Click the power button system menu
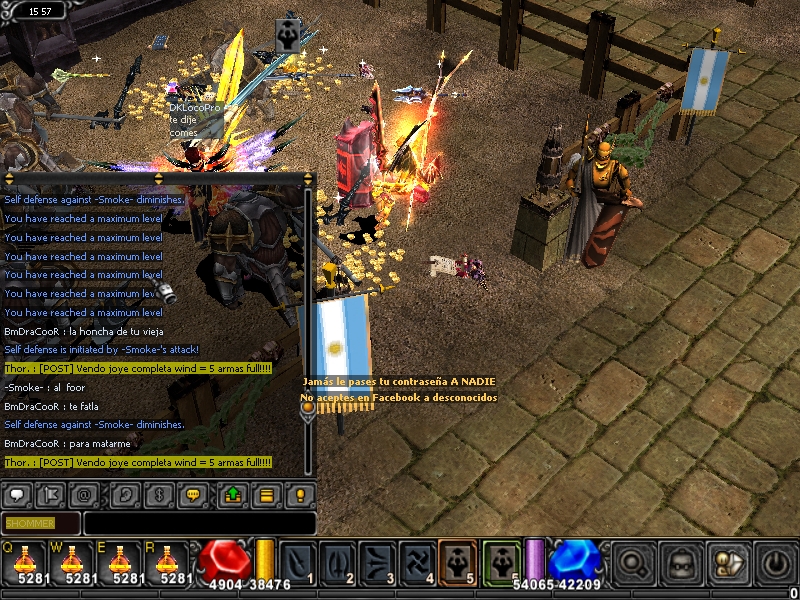 tap(775, 563)
